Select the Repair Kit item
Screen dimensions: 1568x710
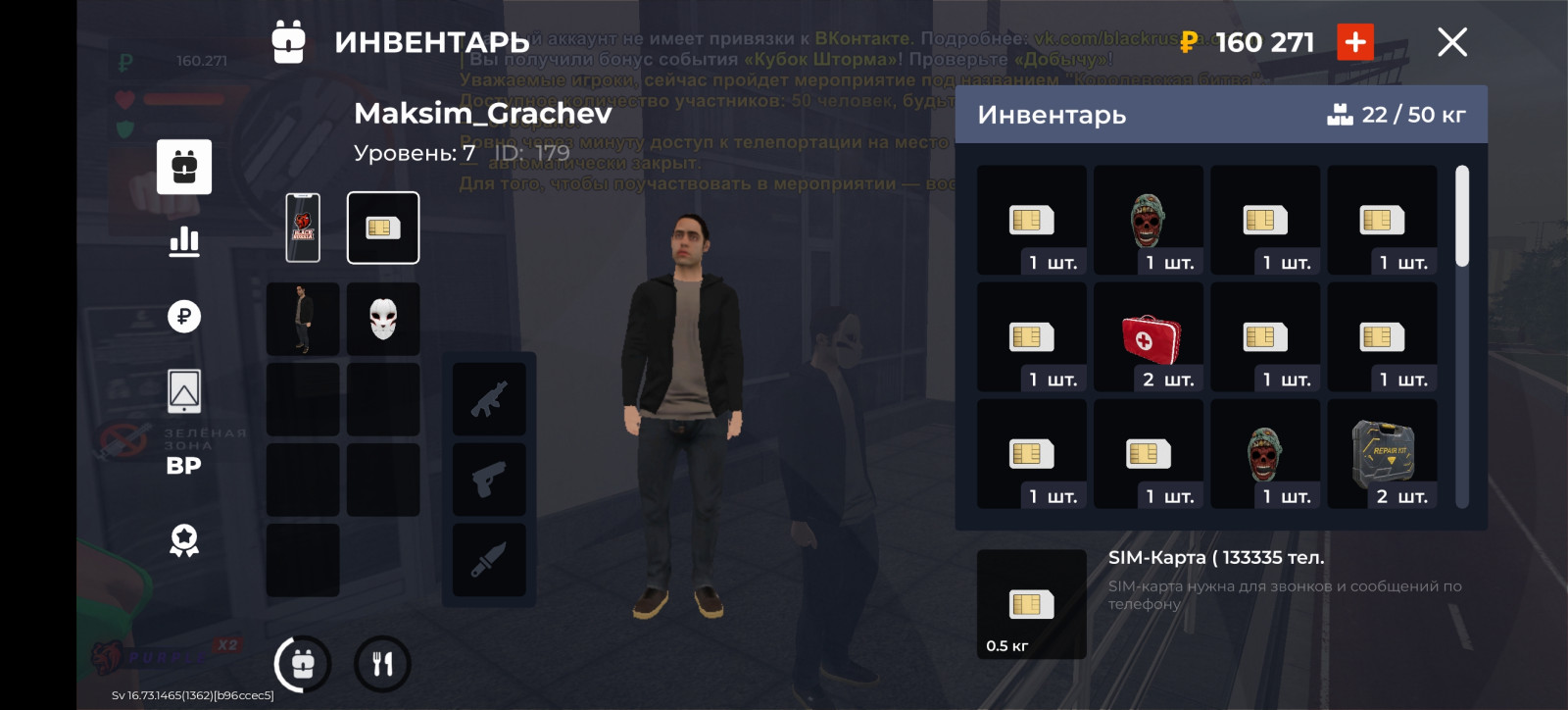(x=1382, y=454)
